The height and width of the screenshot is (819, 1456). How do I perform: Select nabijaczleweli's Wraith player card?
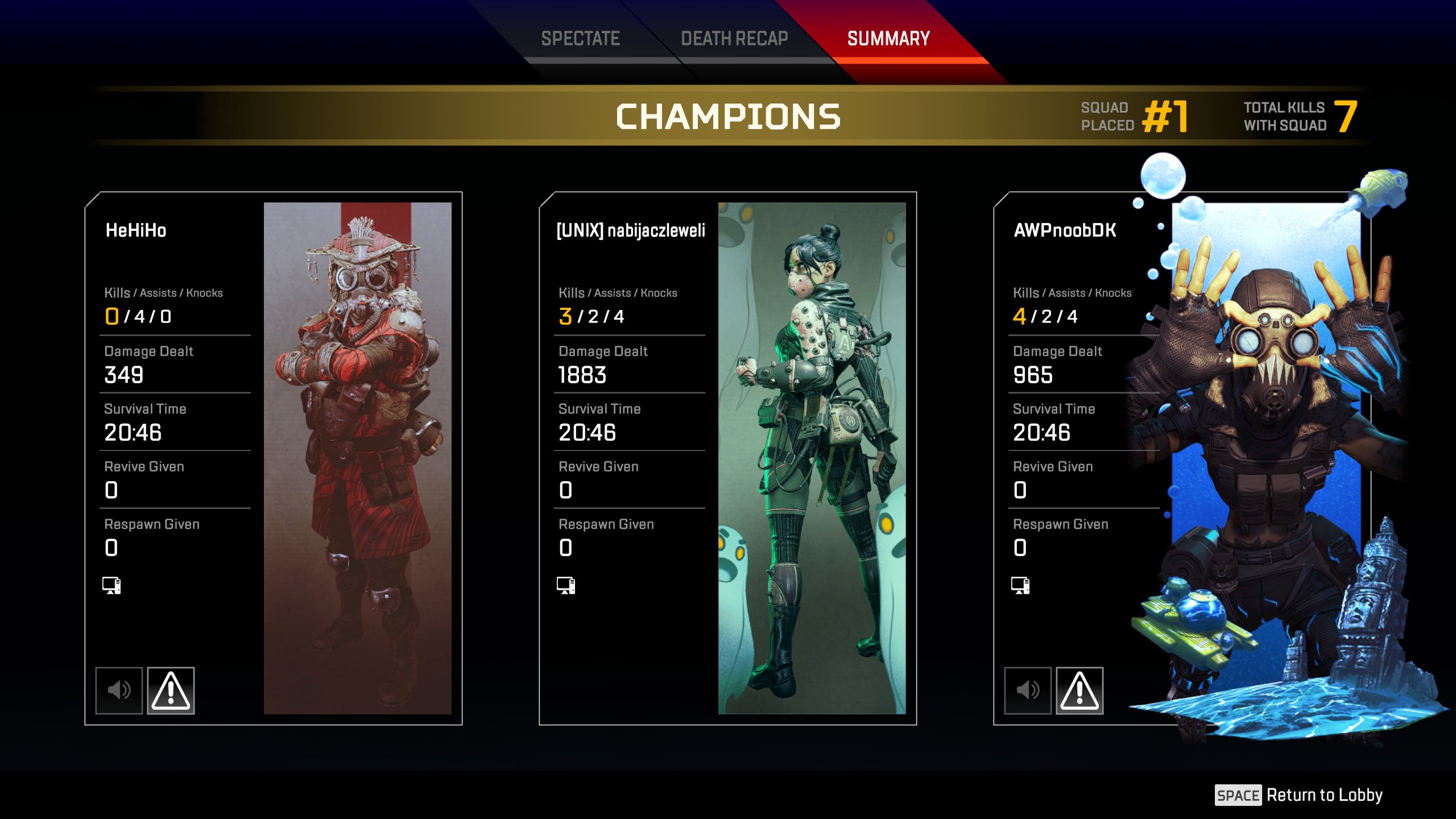tap(812, 458)
